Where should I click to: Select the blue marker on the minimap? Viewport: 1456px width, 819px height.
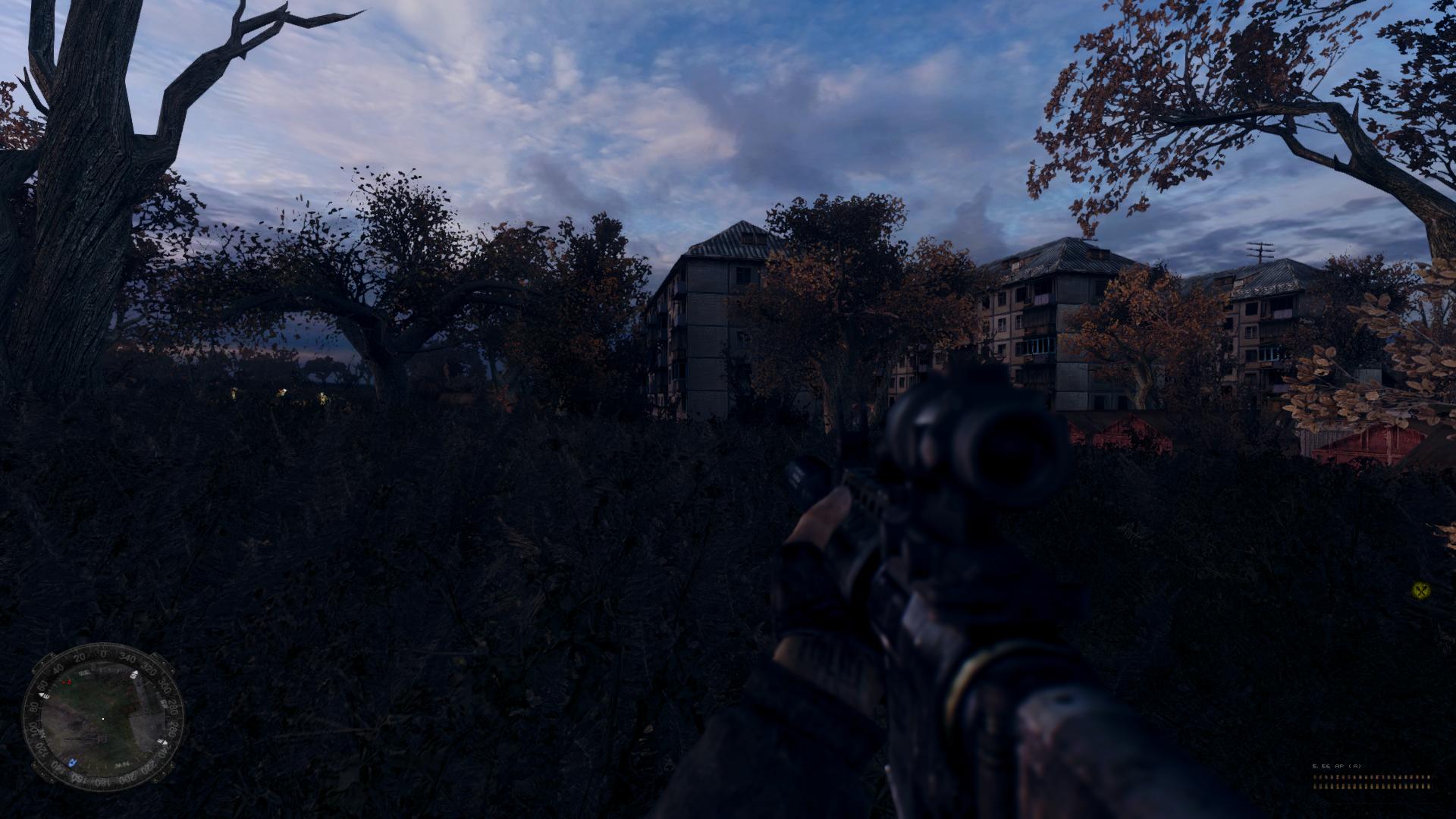(72, 761)
